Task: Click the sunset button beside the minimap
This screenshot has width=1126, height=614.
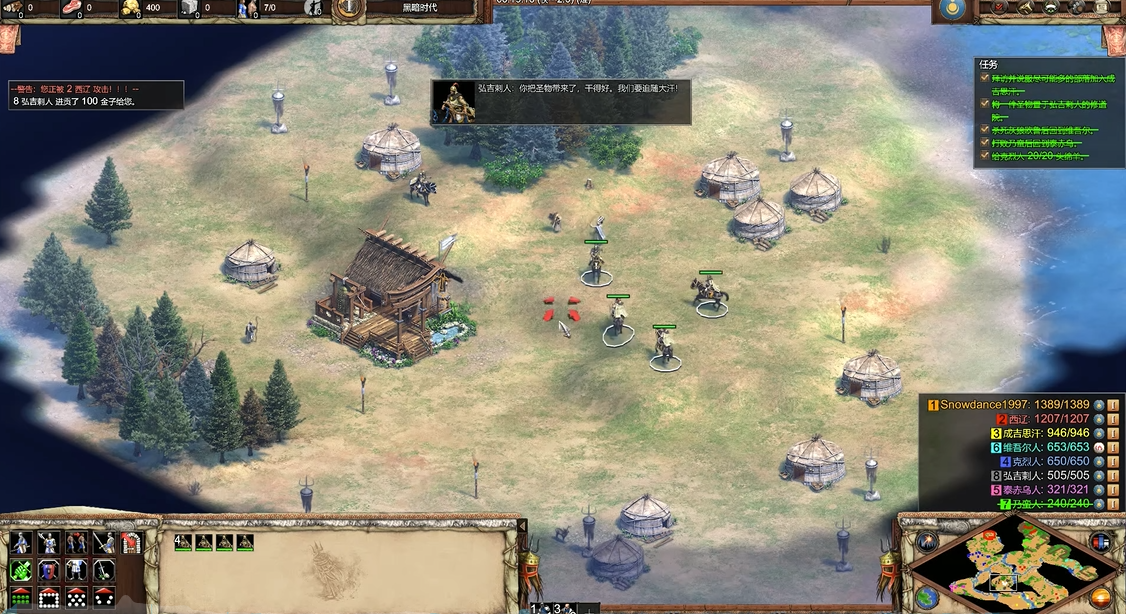Action: (1101, 598)
